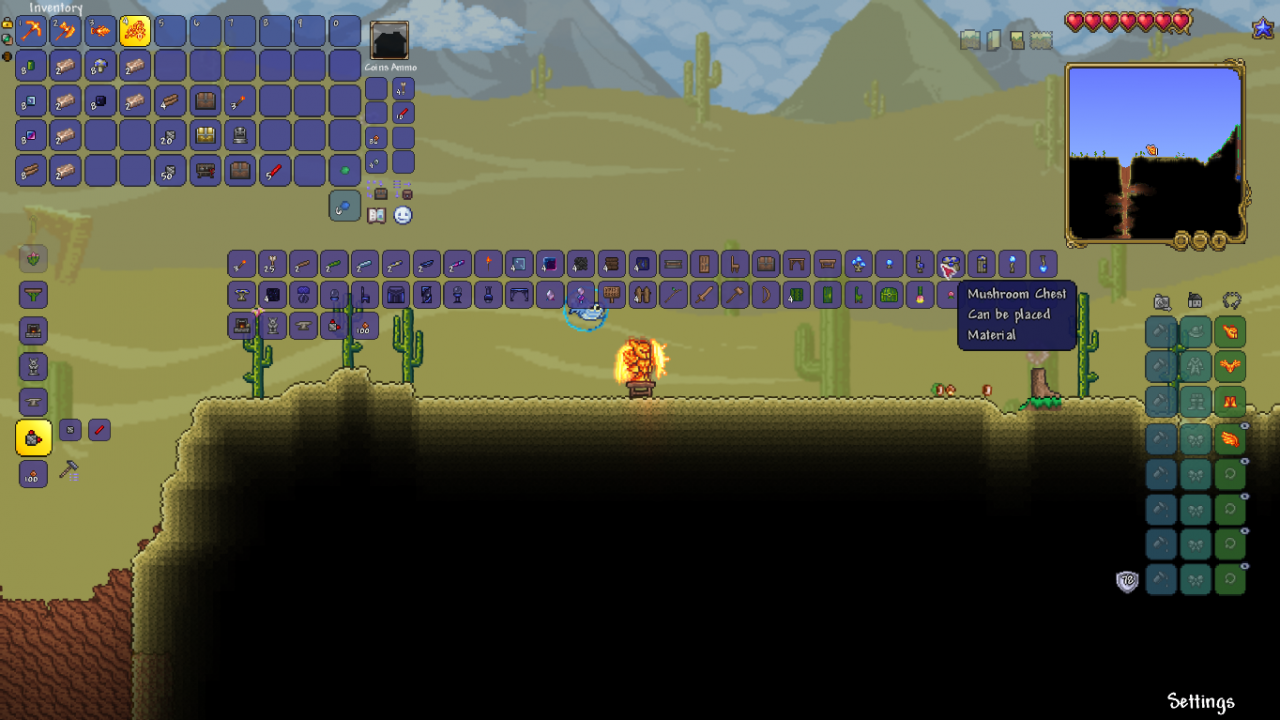
Task: Zoom in on the minimap
Action: coord(1218,240)
